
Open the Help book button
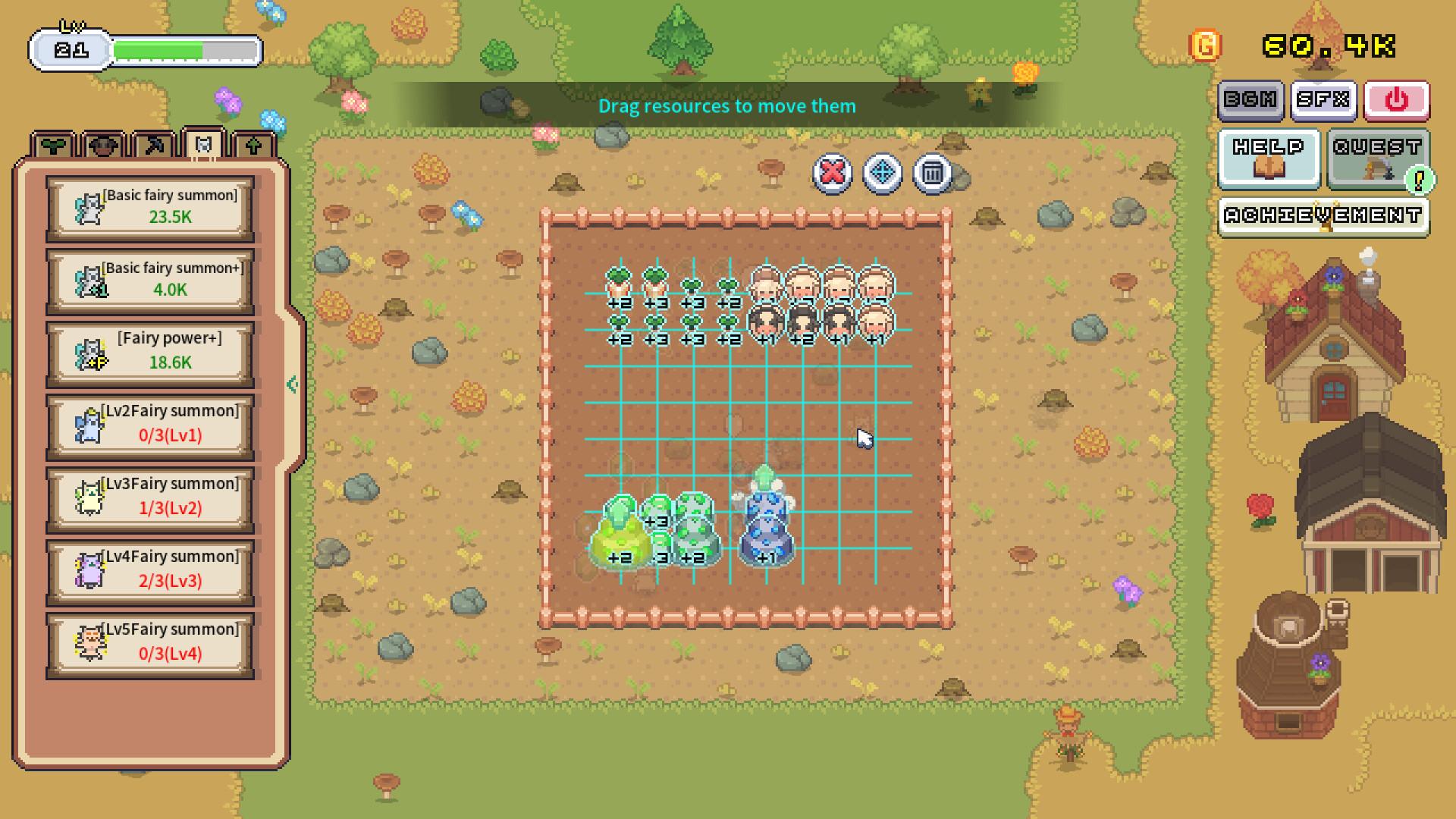(x=1267, y=157)
